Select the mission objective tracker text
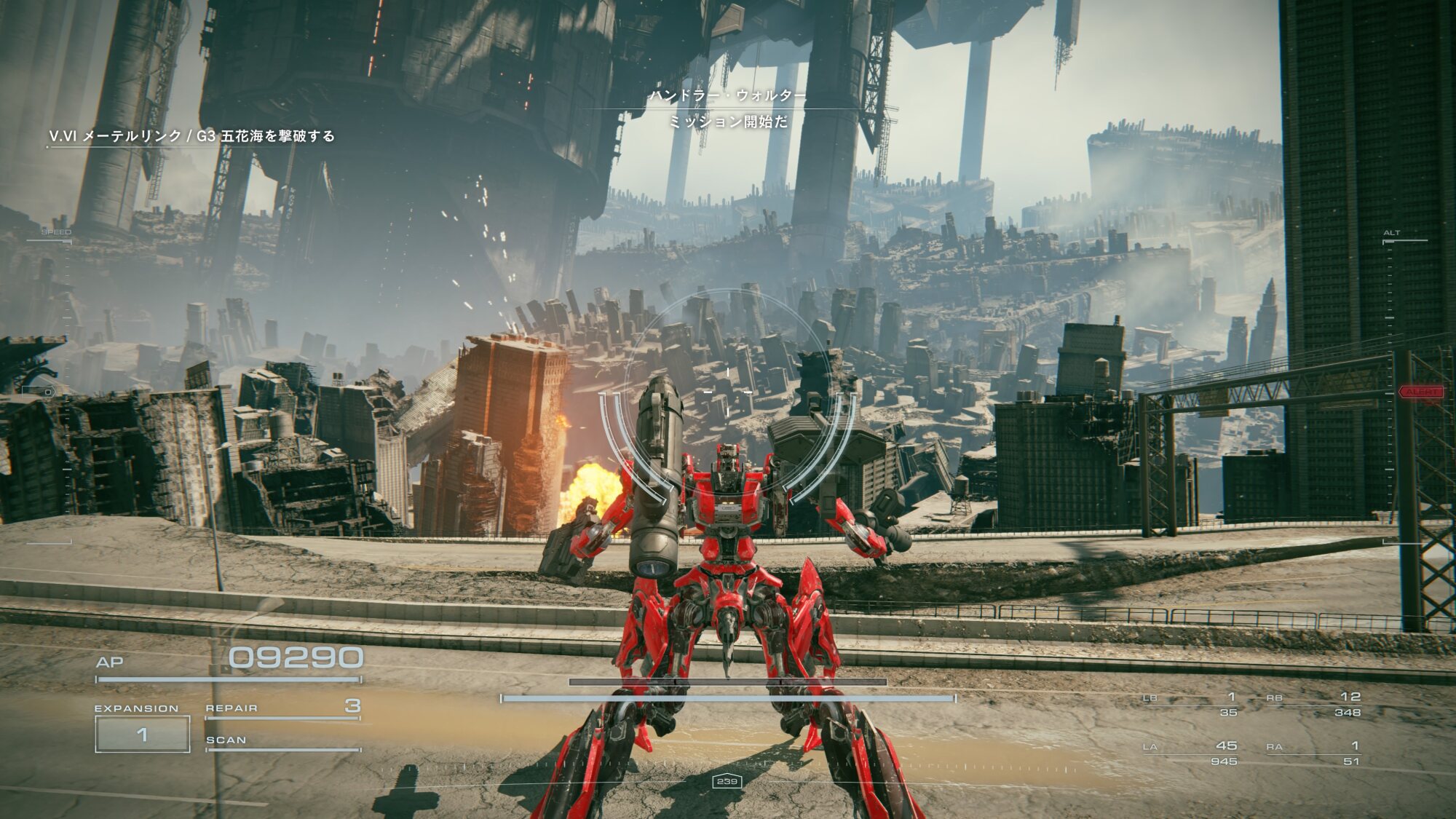1456x819 pixels. point(191,136)
